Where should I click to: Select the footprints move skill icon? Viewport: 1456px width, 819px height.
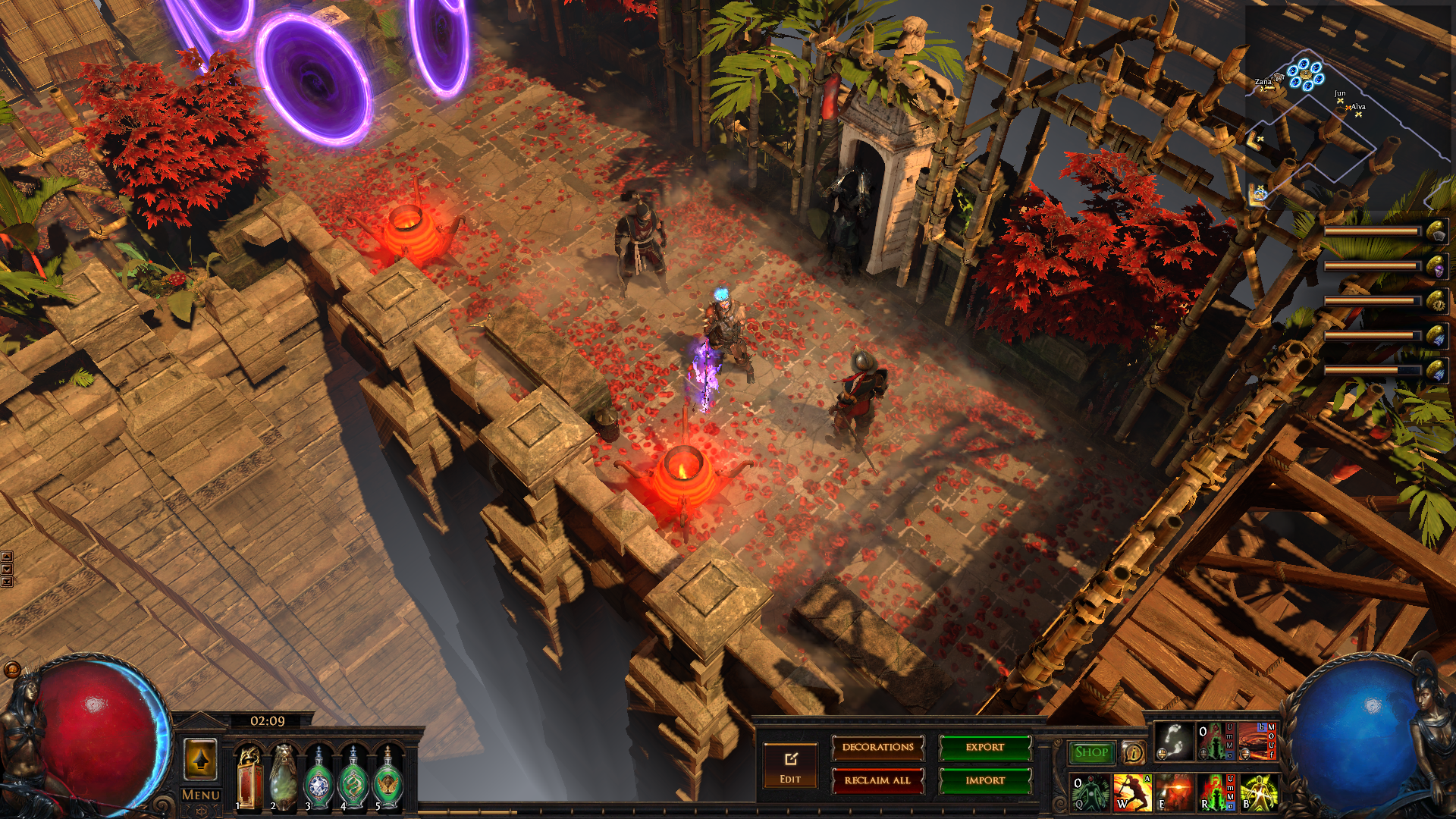(1173, 742)
